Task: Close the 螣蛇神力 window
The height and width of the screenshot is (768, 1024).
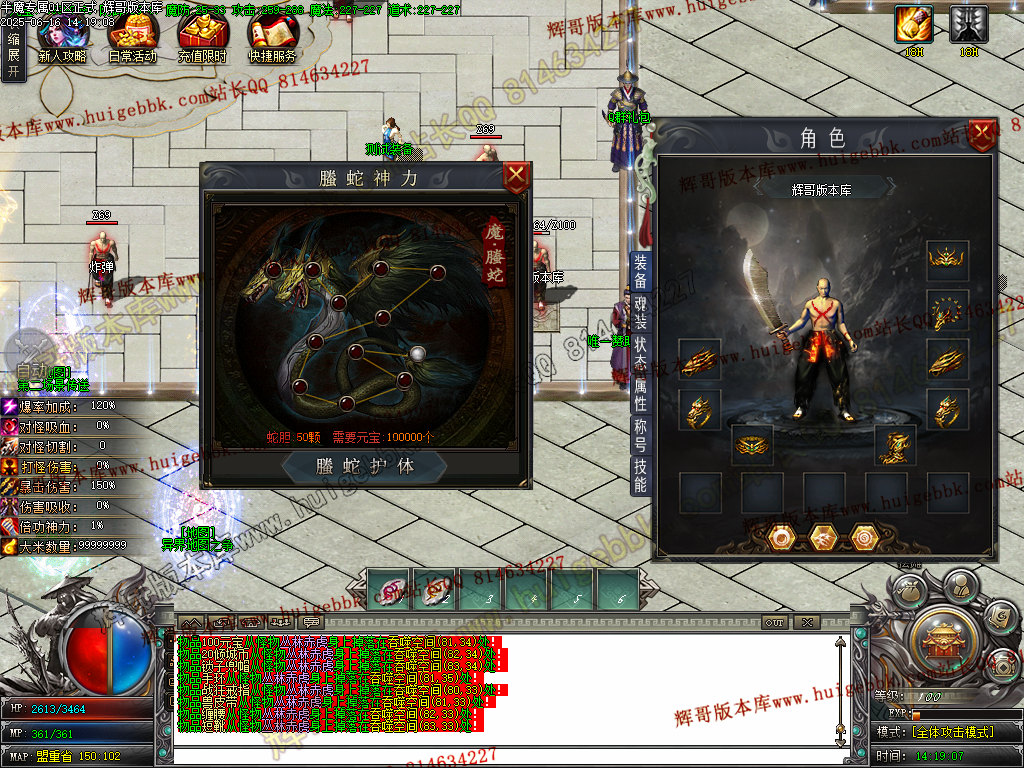Action: pyautogui.click(x=516, y=179)
